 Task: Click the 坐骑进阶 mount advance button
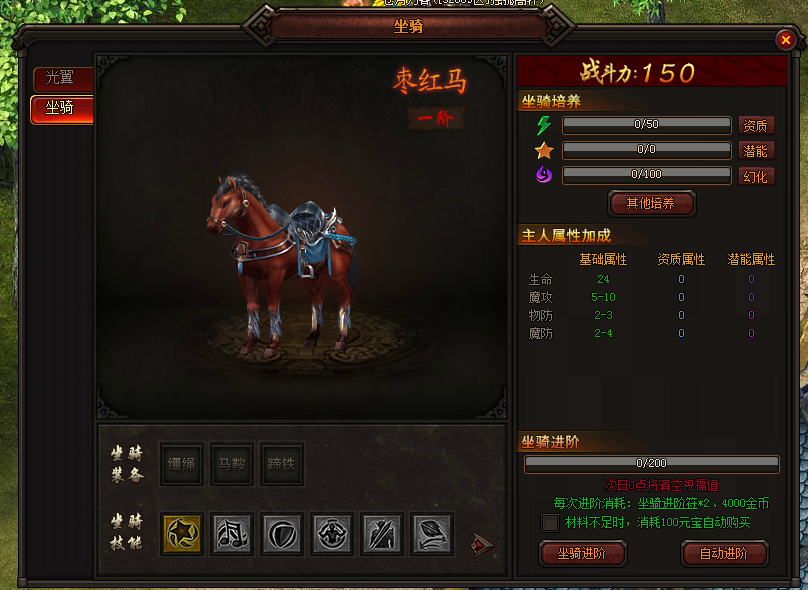583,553
